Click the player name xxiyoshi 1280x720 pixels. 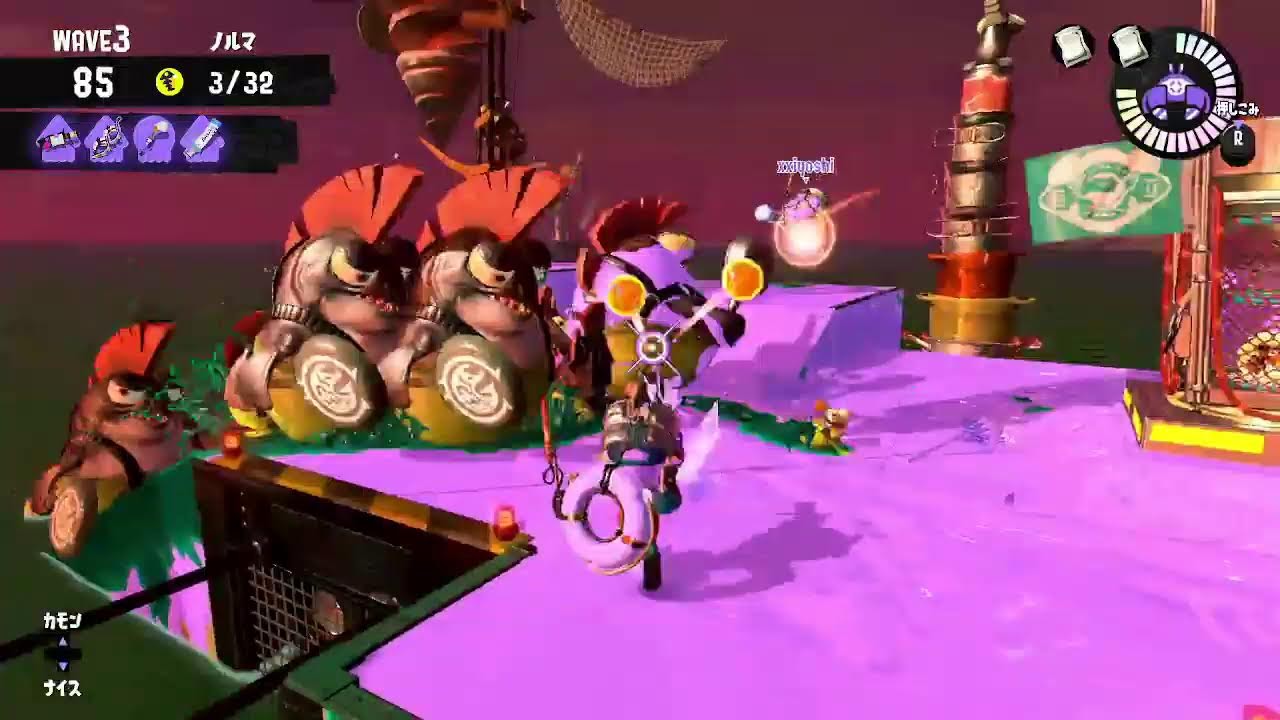808,165
